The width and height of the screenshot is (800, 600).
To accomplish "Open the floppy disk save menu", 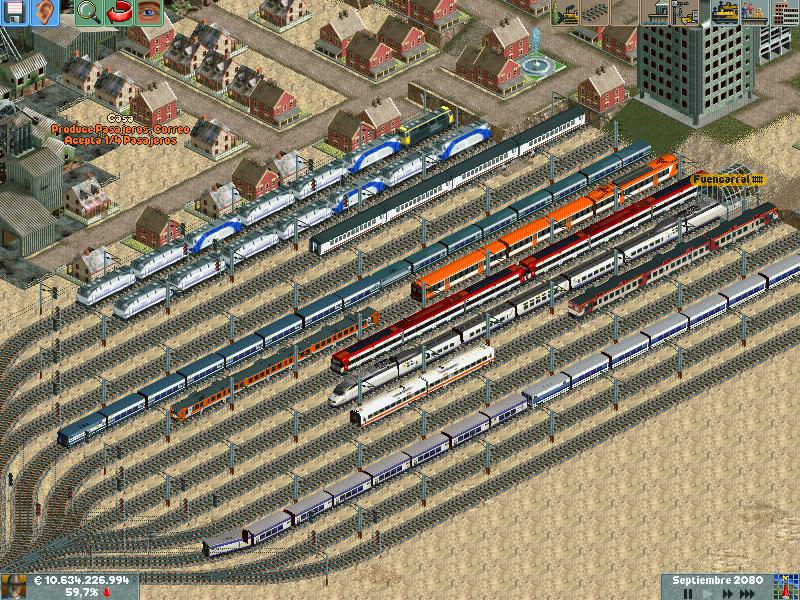I will click(x=15, y=12).
